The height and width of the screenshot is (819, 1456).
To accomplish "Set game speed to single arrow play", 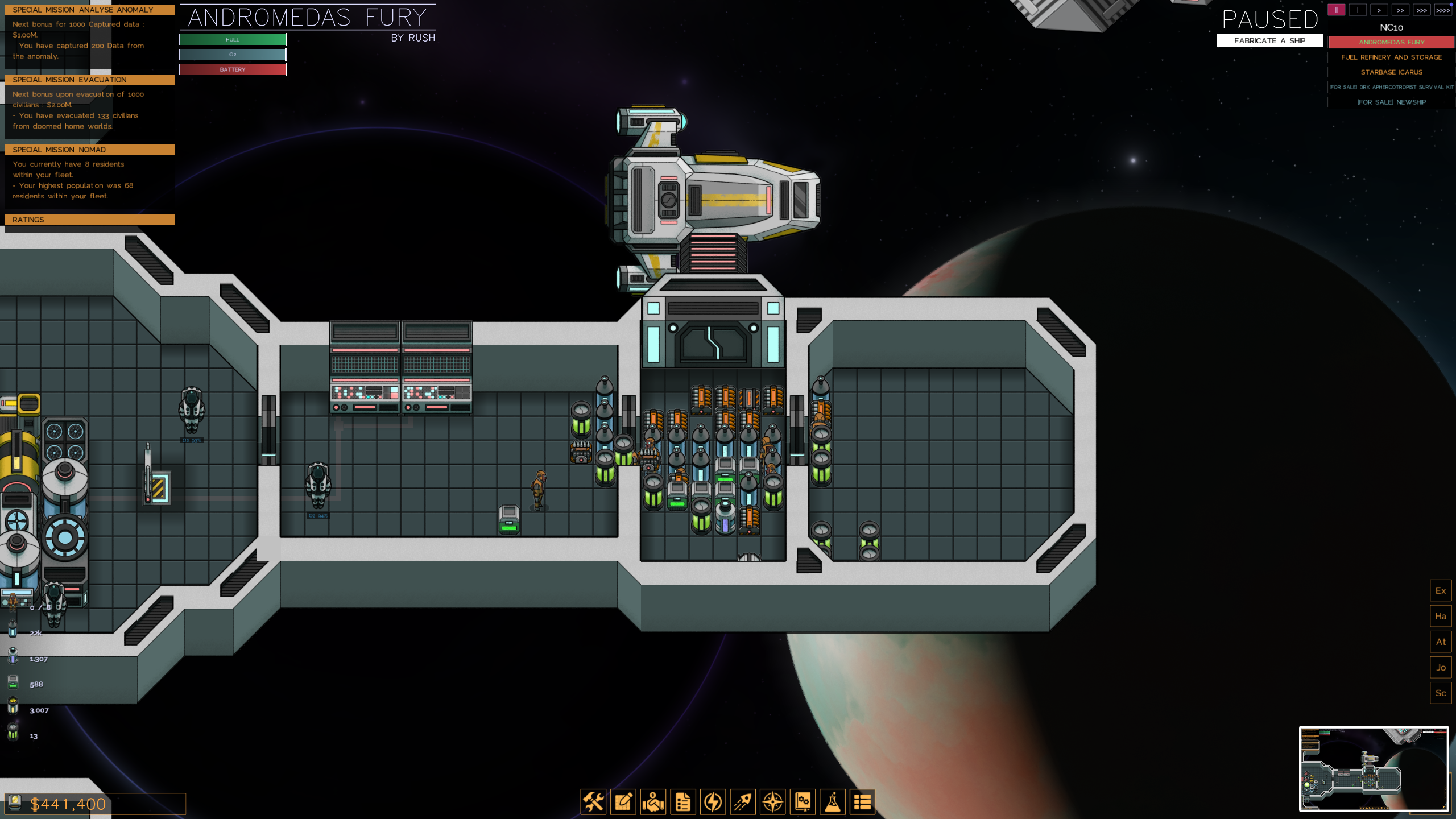I will tap(1379, 10).
